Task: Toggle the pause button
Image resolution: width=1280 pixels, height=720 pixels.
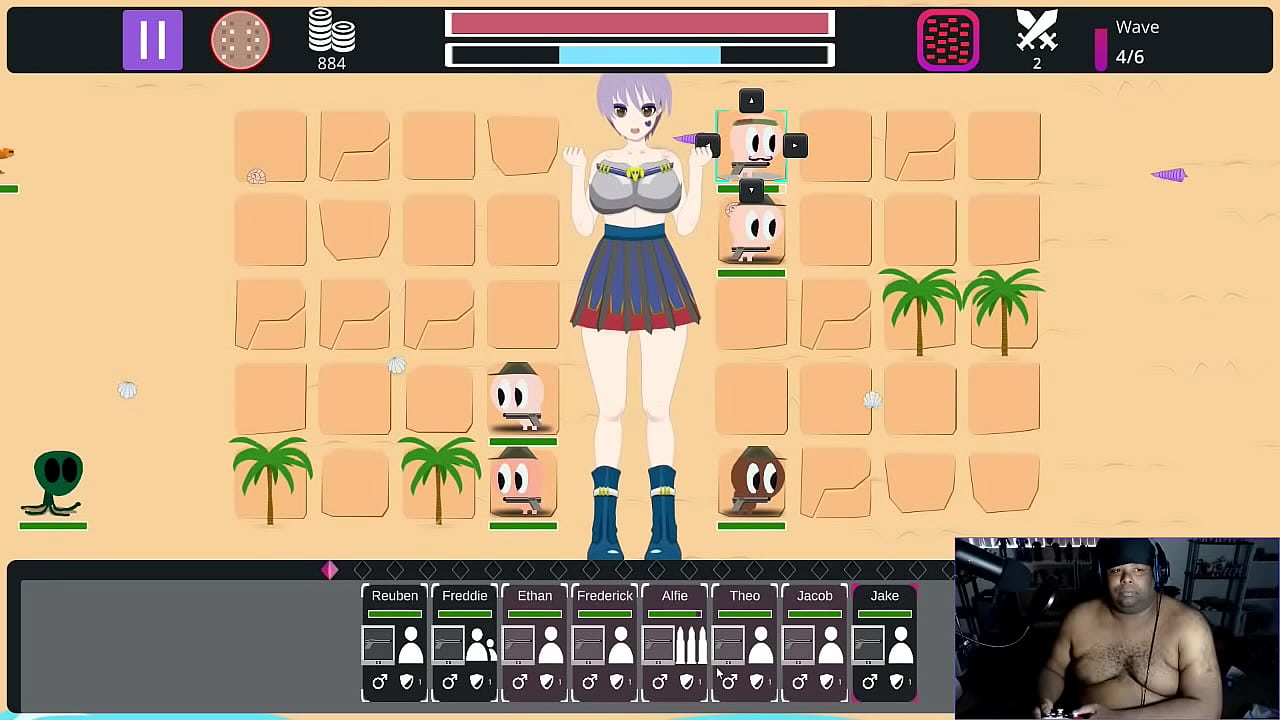Action: tap(152, 40)
